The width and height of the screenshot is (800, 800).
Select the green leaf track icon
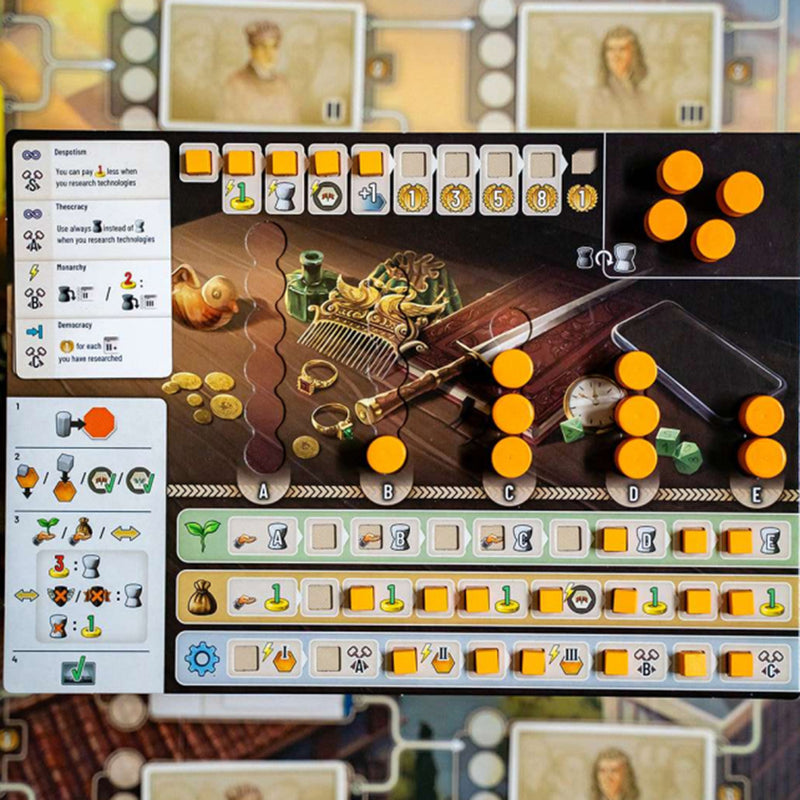tap(202, 537)
